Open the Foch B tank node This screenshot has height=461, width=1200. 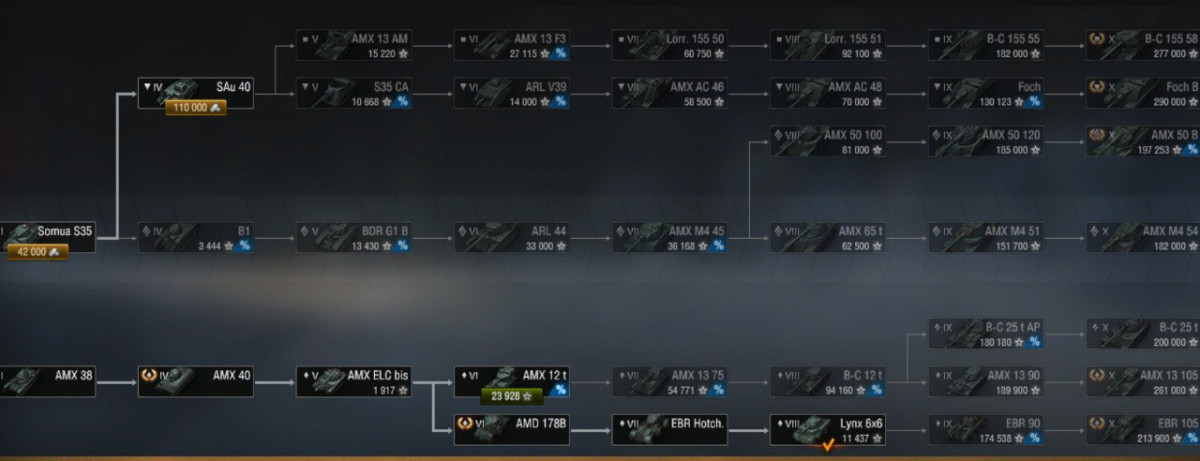(x=1143, y=94)
